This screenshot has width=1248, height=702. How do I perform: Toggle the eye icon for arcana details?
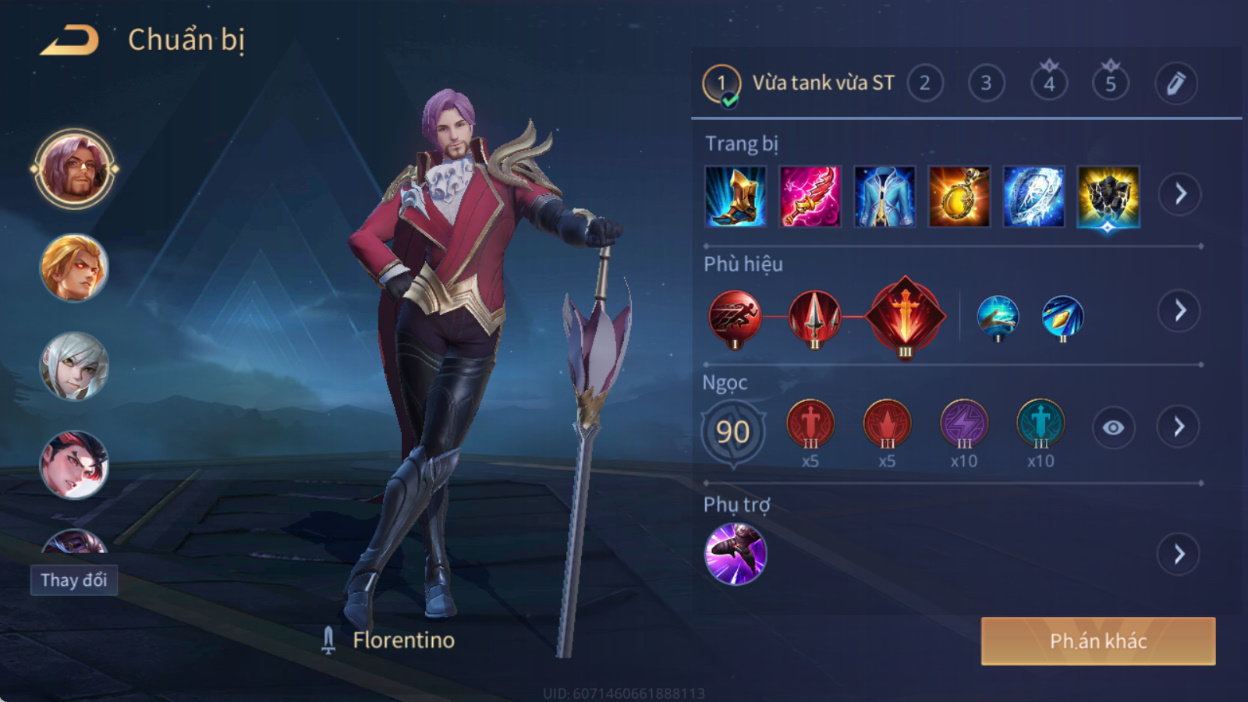1113,428
